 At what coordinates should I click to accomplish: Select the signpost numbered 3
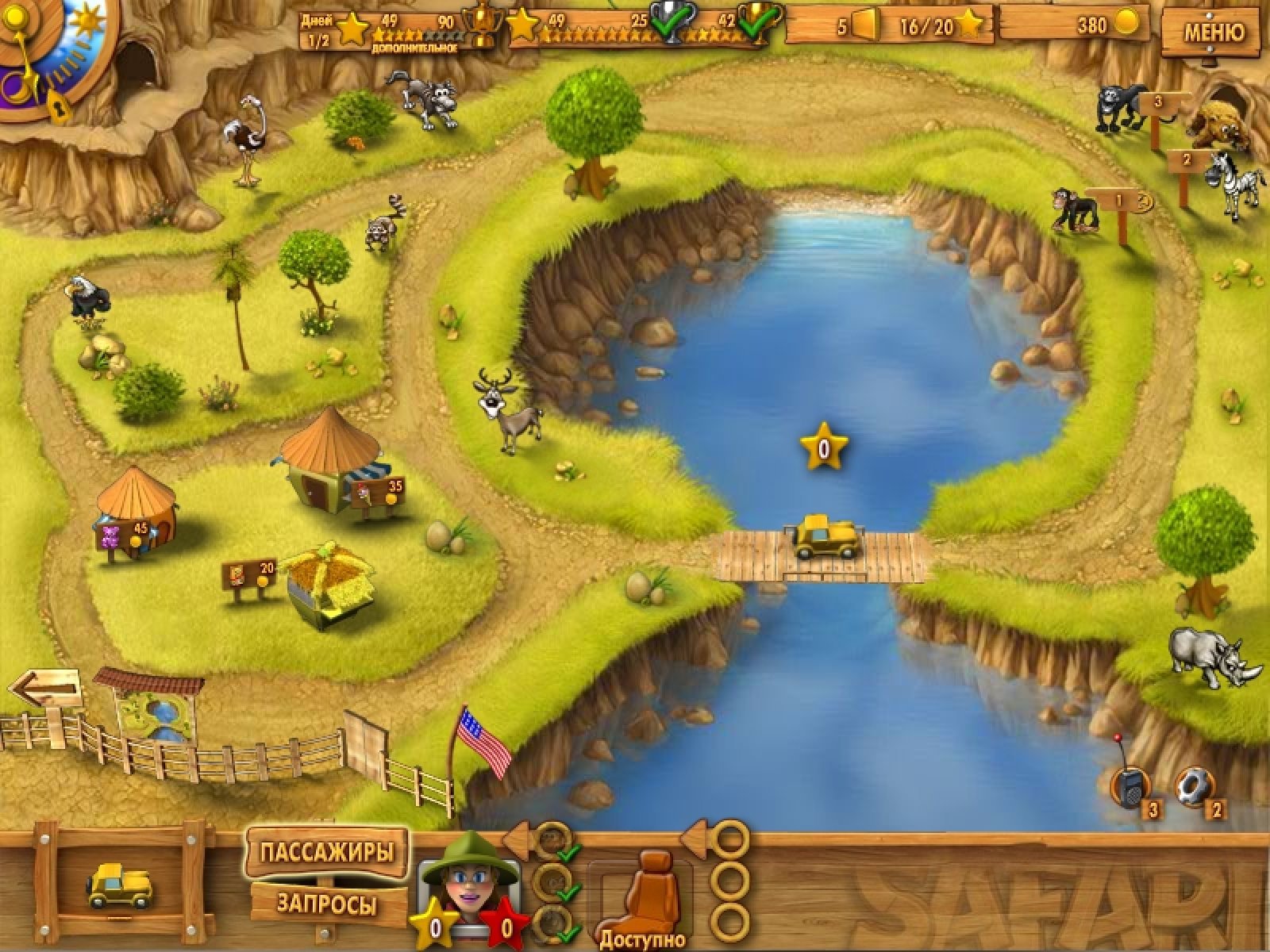point(1157,104)
